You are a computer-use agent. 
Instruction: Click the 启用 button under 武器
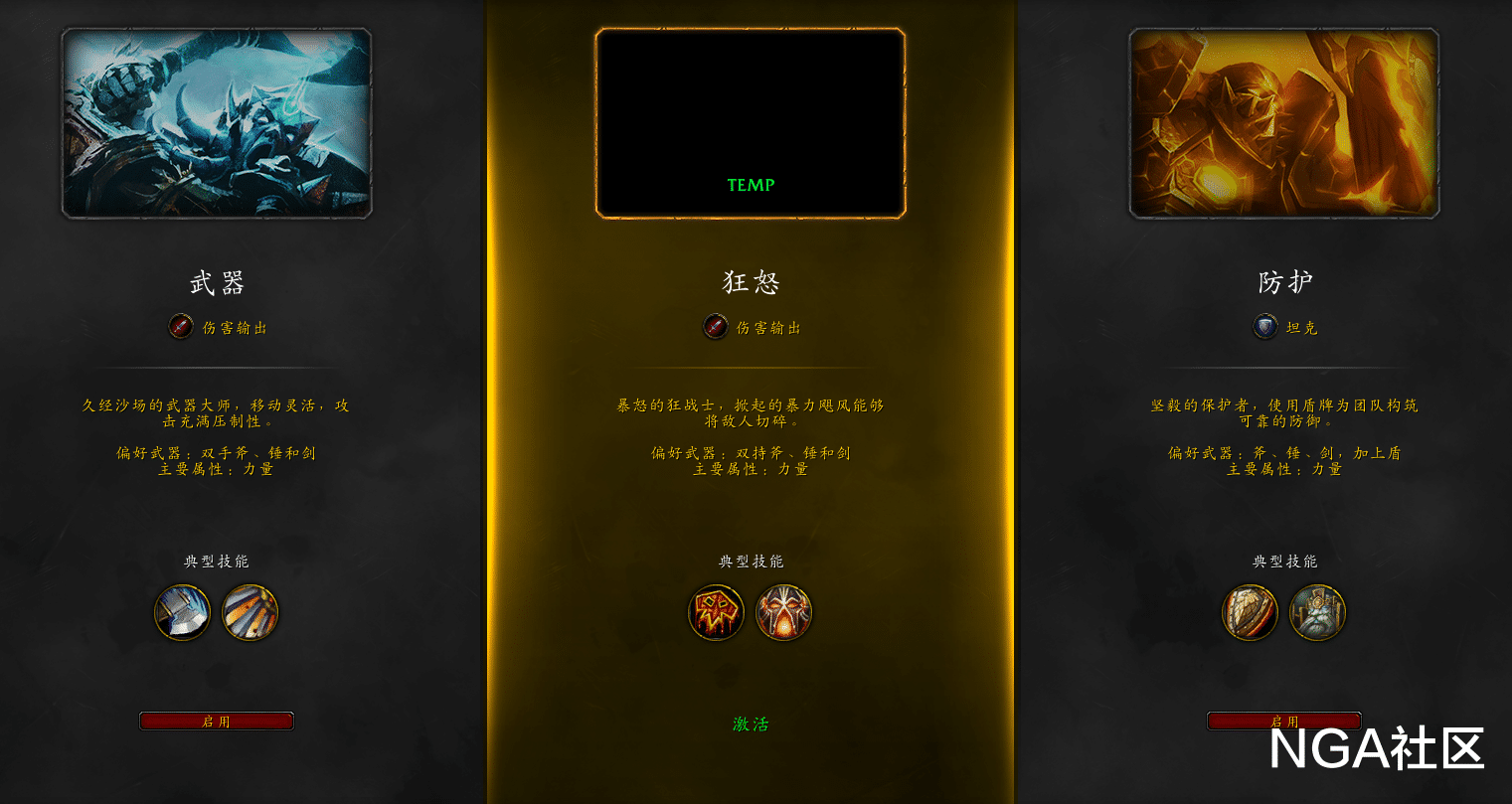pos(216,721)
